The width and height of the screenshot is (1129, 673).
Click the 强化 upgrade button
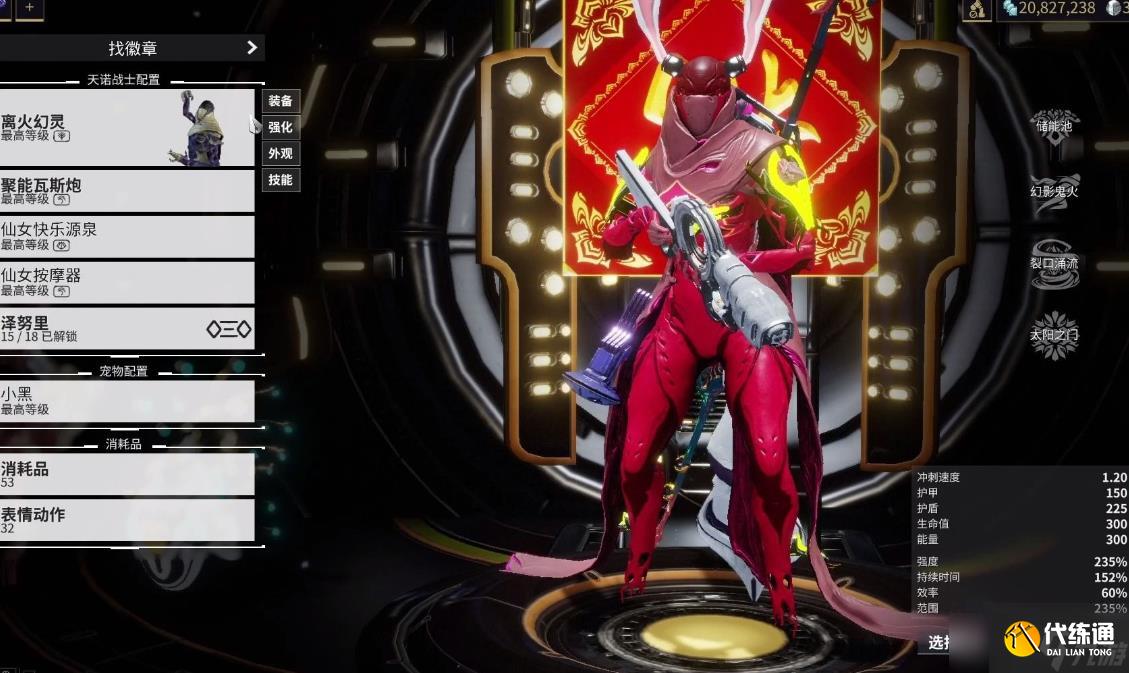click(x=281, y=127)
